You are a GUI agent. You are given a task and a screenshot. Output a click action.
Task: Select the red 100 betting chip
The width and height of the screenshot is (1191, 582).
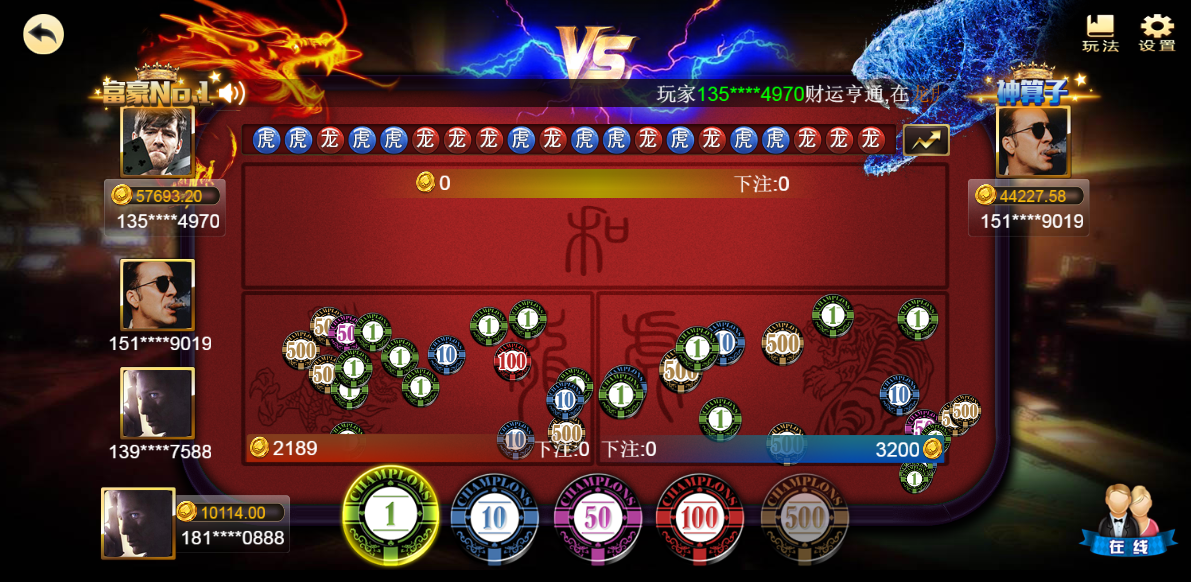pos(700,518)
